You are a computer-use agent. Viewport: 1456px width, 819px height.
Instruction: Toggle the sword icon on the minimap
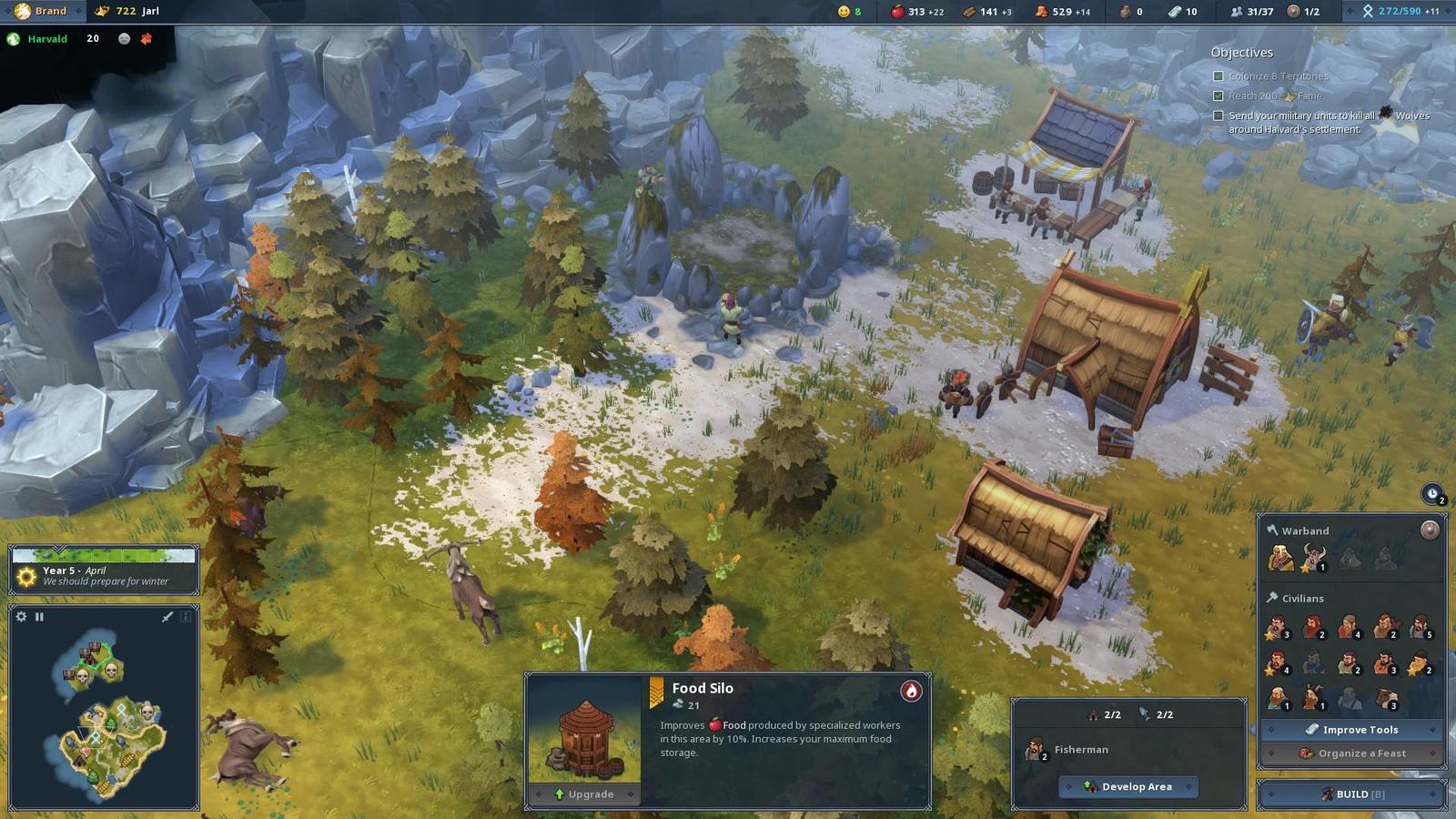coord(167,617)
